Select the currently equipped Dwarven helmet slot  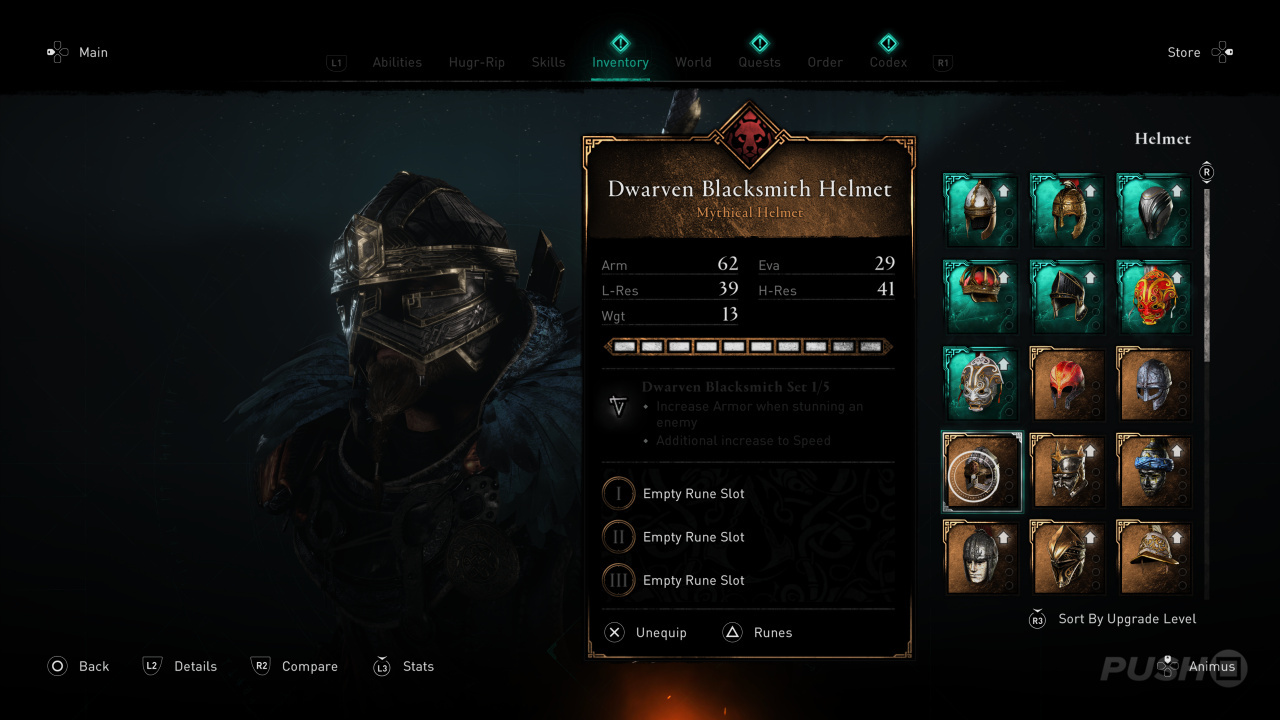tap(981, 471)
